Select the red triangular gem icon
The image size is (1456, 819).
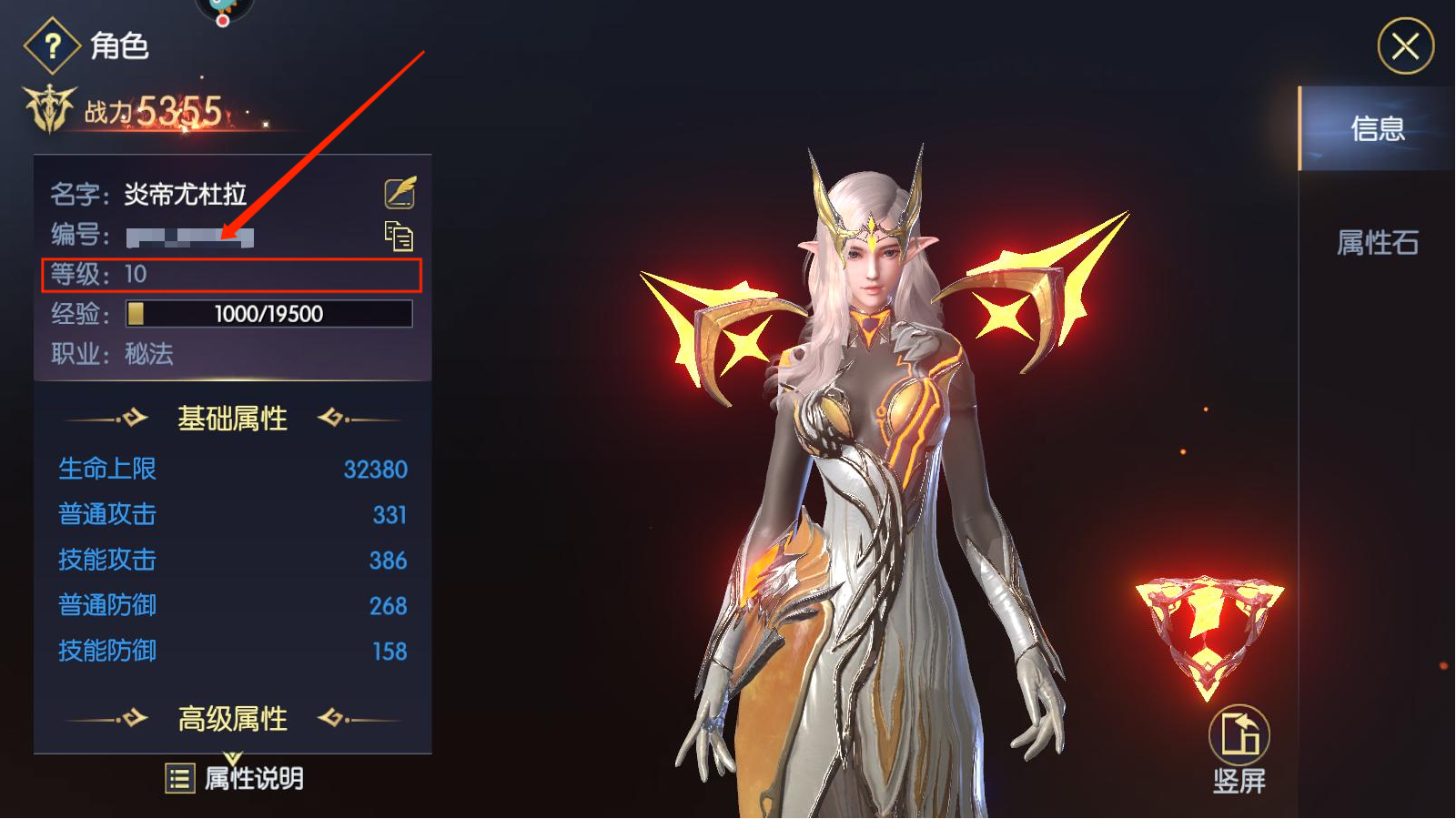(1208, 632)
